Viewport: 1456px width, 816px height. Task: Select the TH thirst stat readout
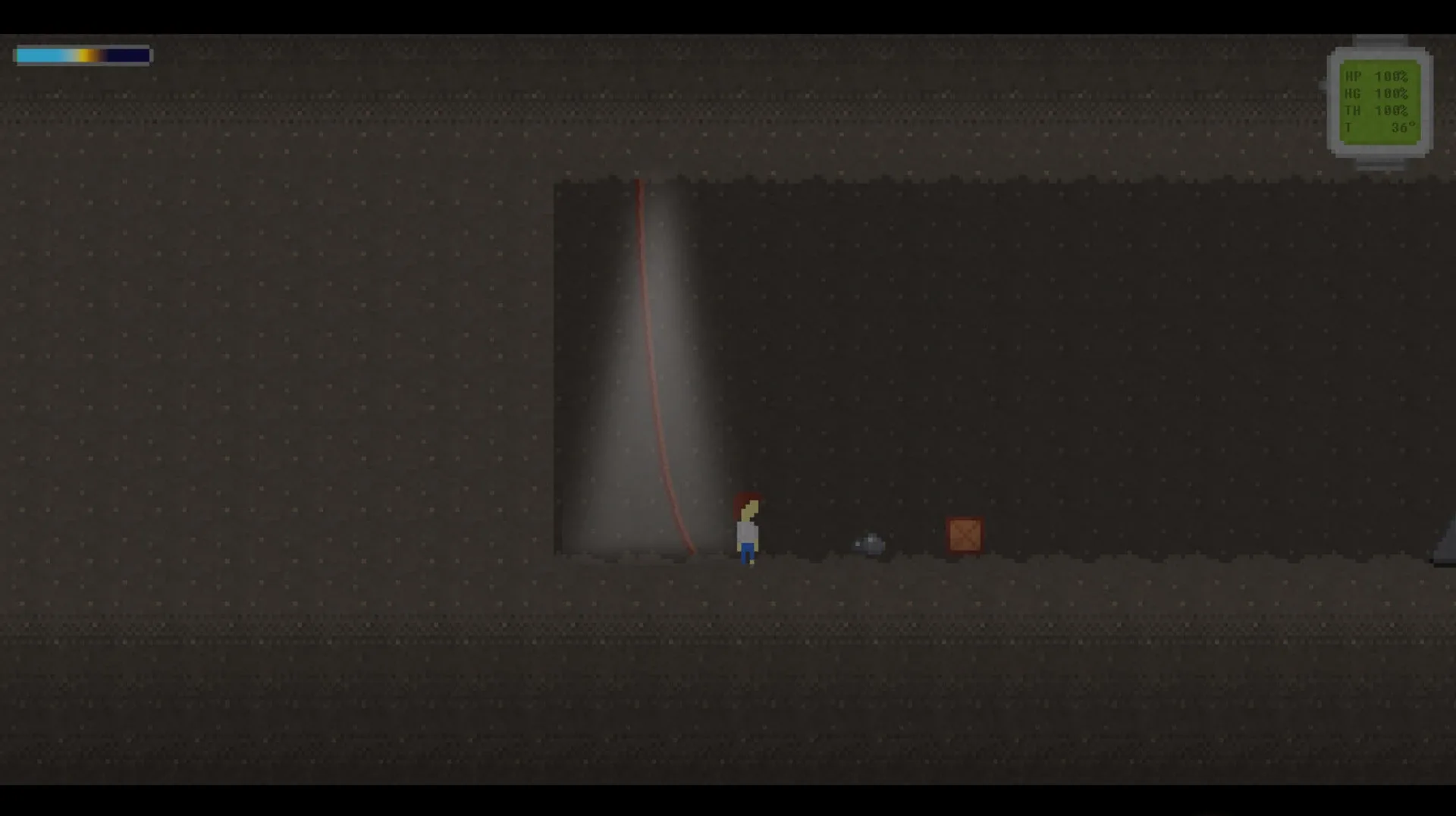1375,110
